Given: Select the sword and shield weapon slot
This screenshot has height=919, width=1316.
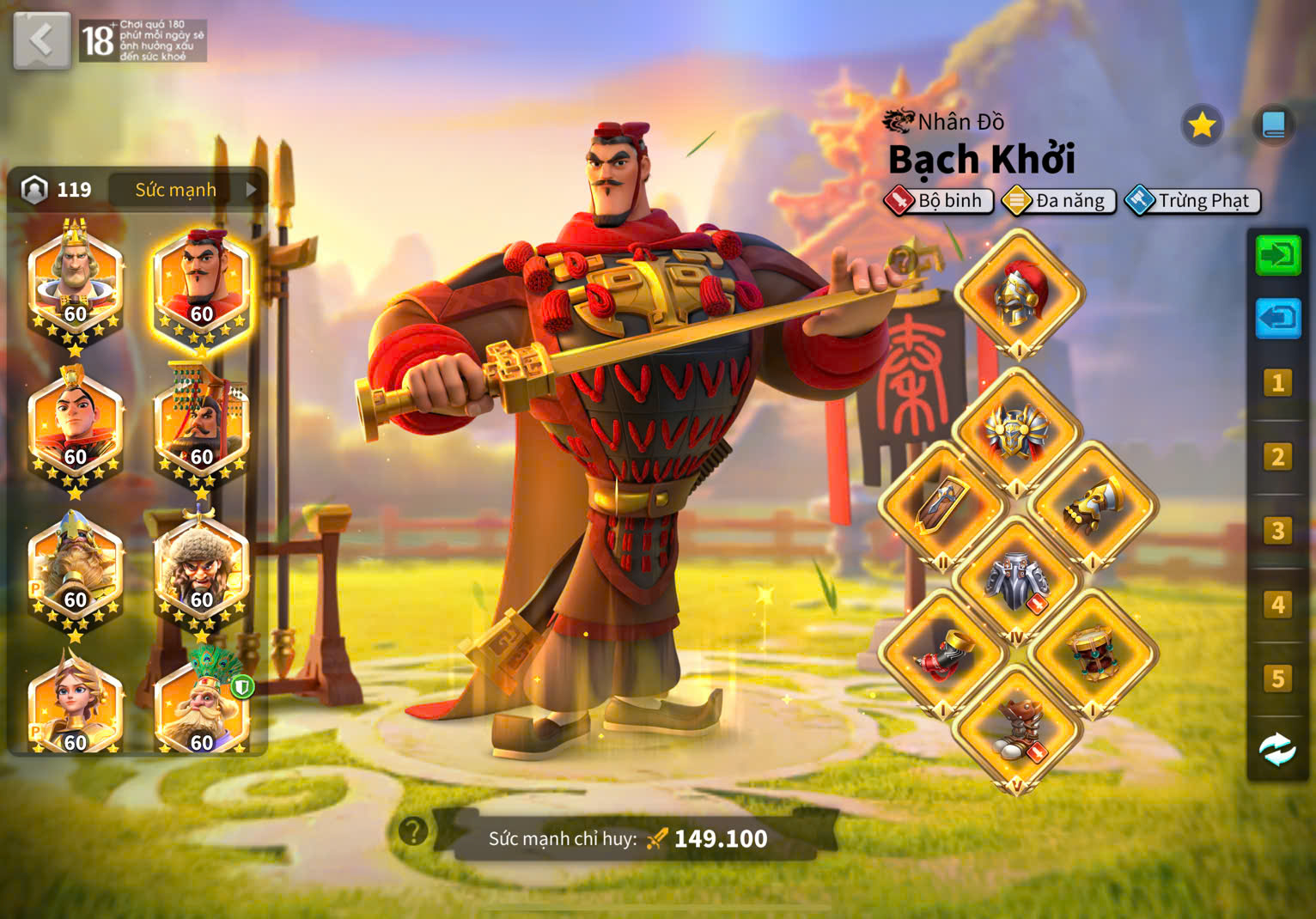Looking at the screenshot, I should 943,507.
